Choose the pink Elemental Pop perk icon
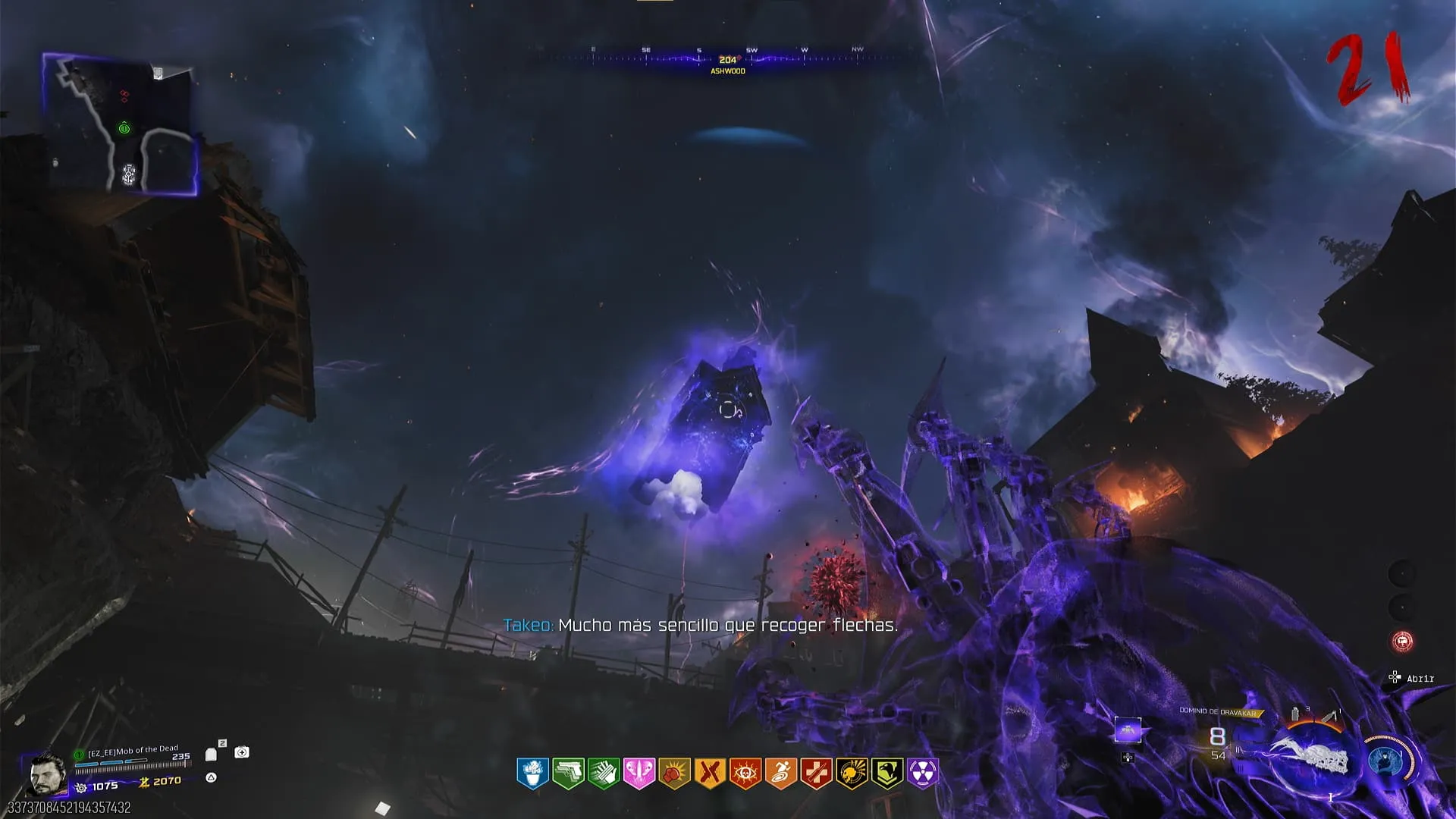The width and height of the screenshot is (1456, 819). pyautogui.click(x=639, y=773)
